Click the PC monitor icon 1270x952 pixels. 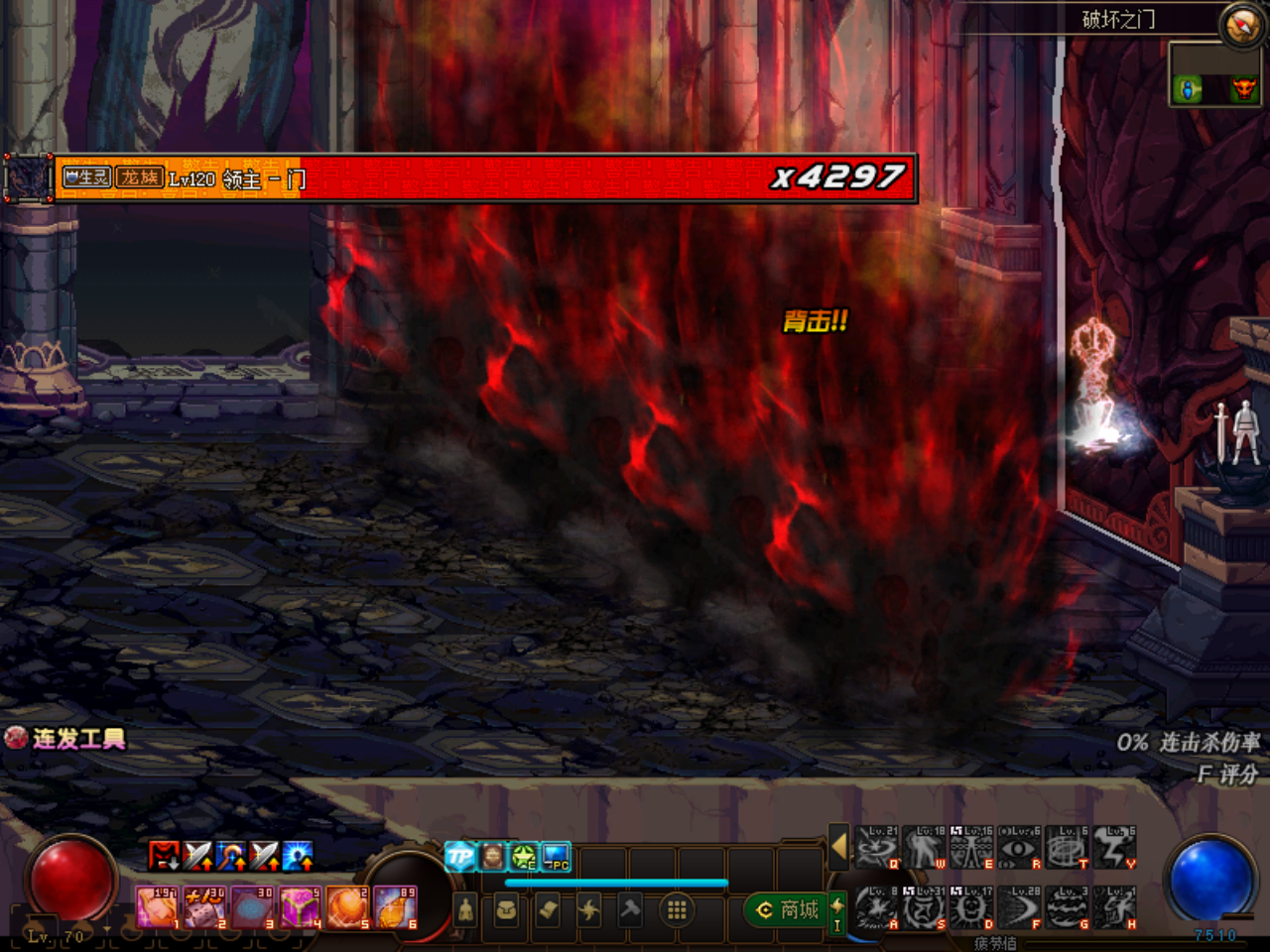[556, 856]
